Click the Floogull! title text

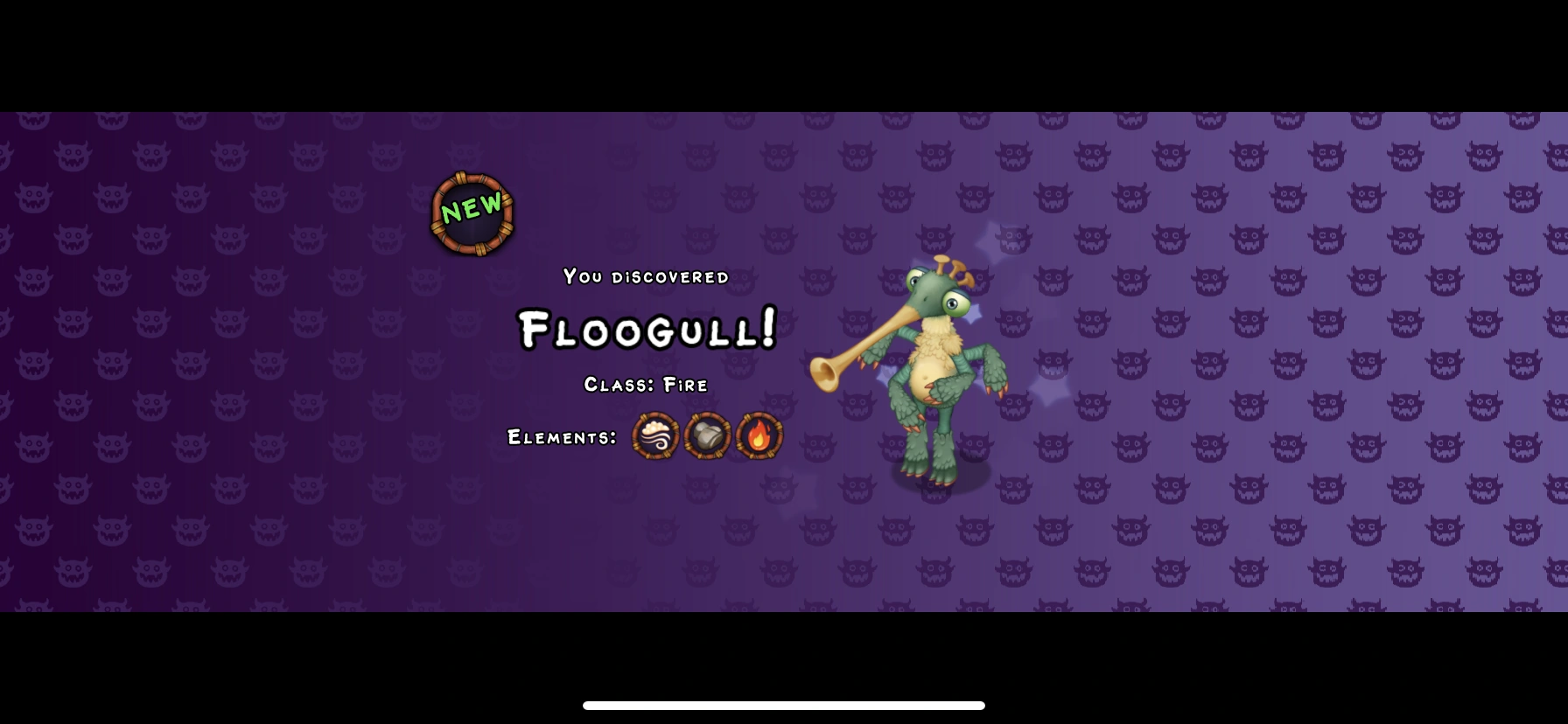pyautogui.click(x=646, y=331)
